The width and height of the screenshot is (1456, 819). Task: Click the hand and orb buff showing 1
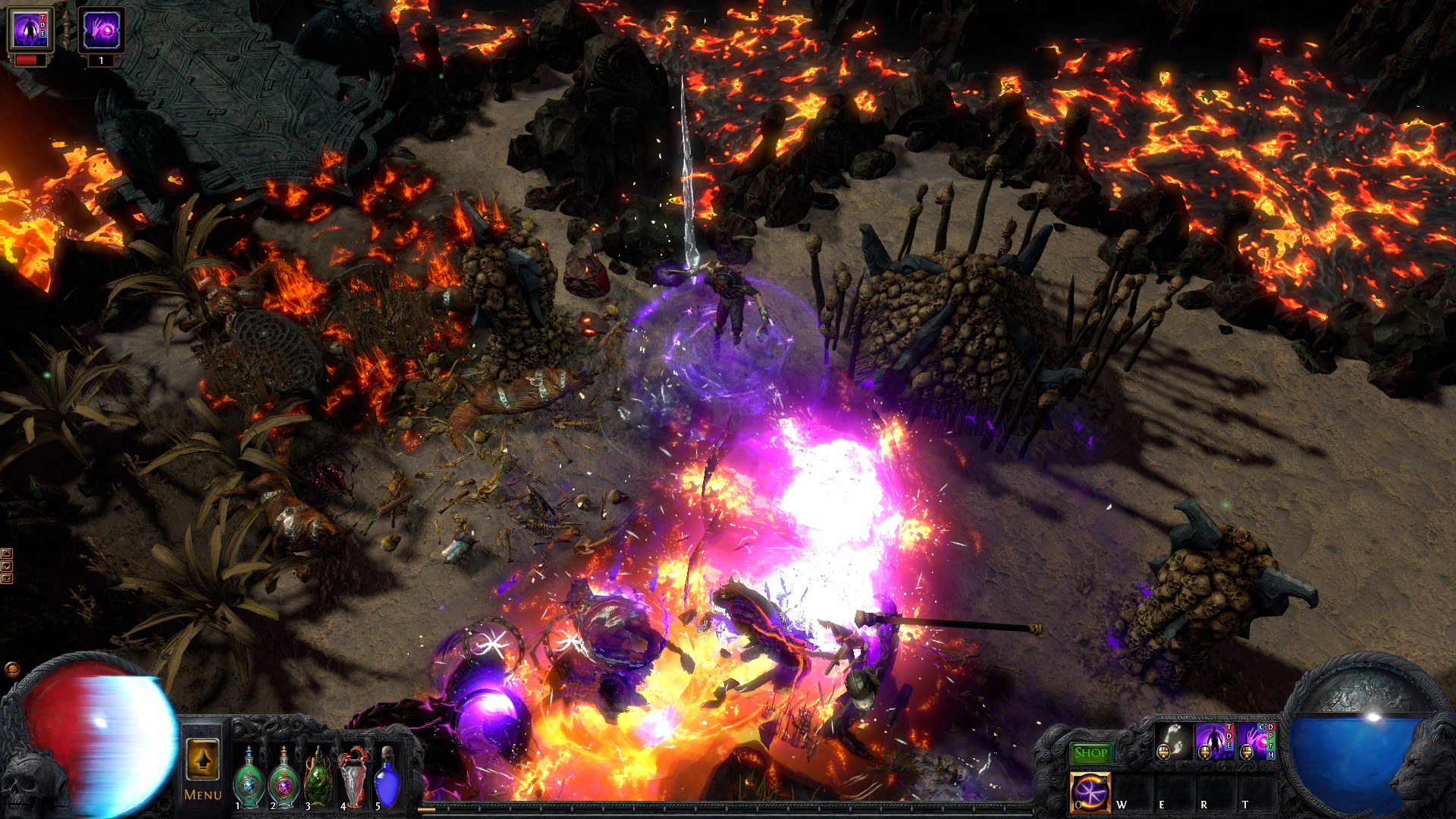point(101,31)
